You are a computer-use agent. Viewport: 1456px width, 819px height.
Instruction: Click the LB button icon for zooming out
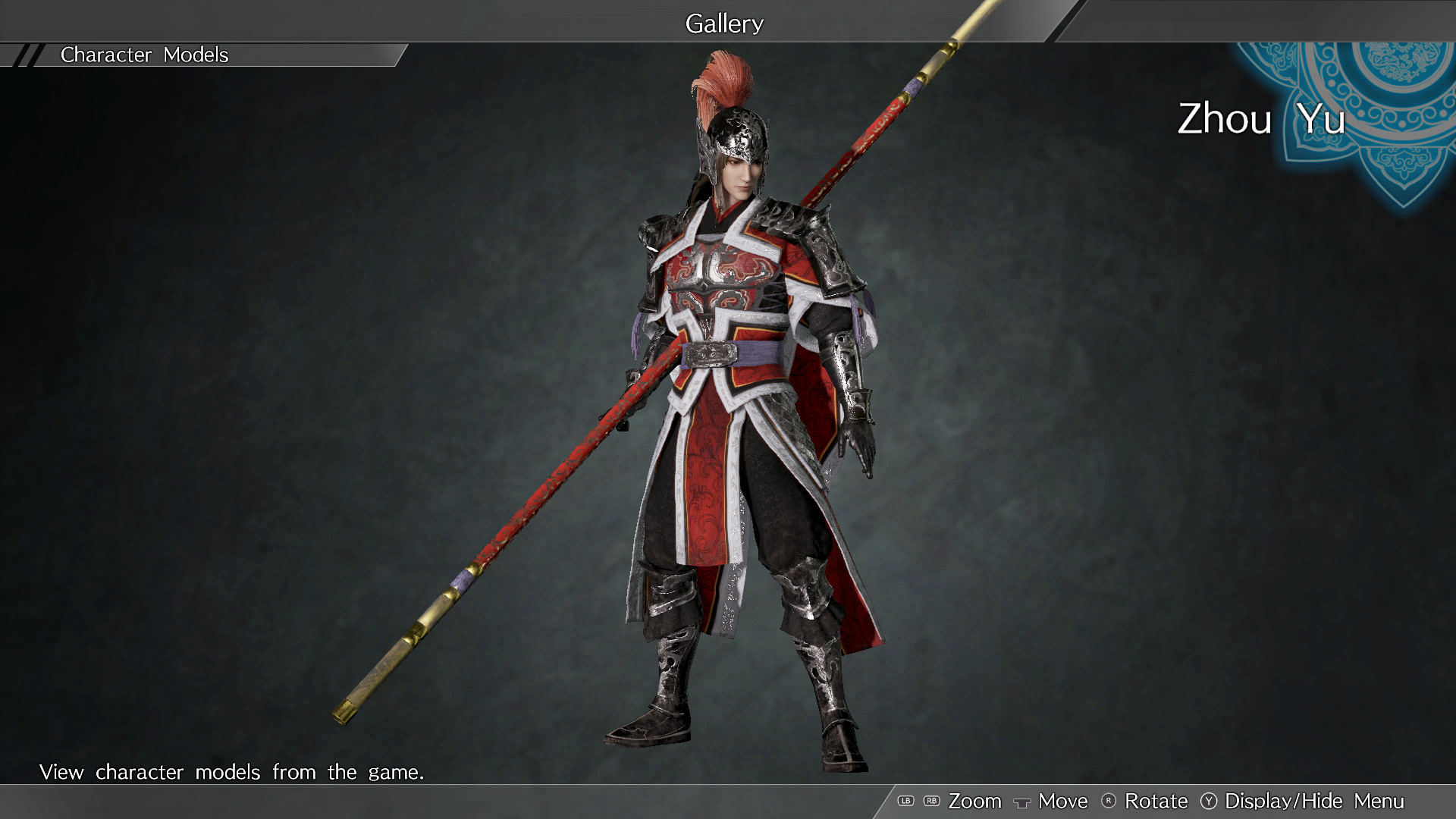(905, 801)
